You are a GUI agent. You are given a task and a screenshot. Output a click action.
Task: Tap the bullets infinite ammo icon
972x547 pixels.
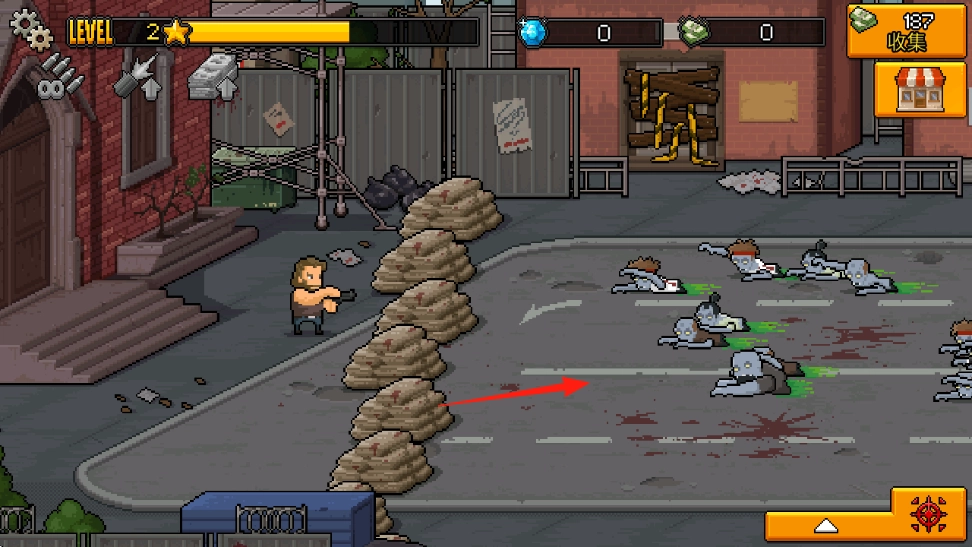coord(56,78)
